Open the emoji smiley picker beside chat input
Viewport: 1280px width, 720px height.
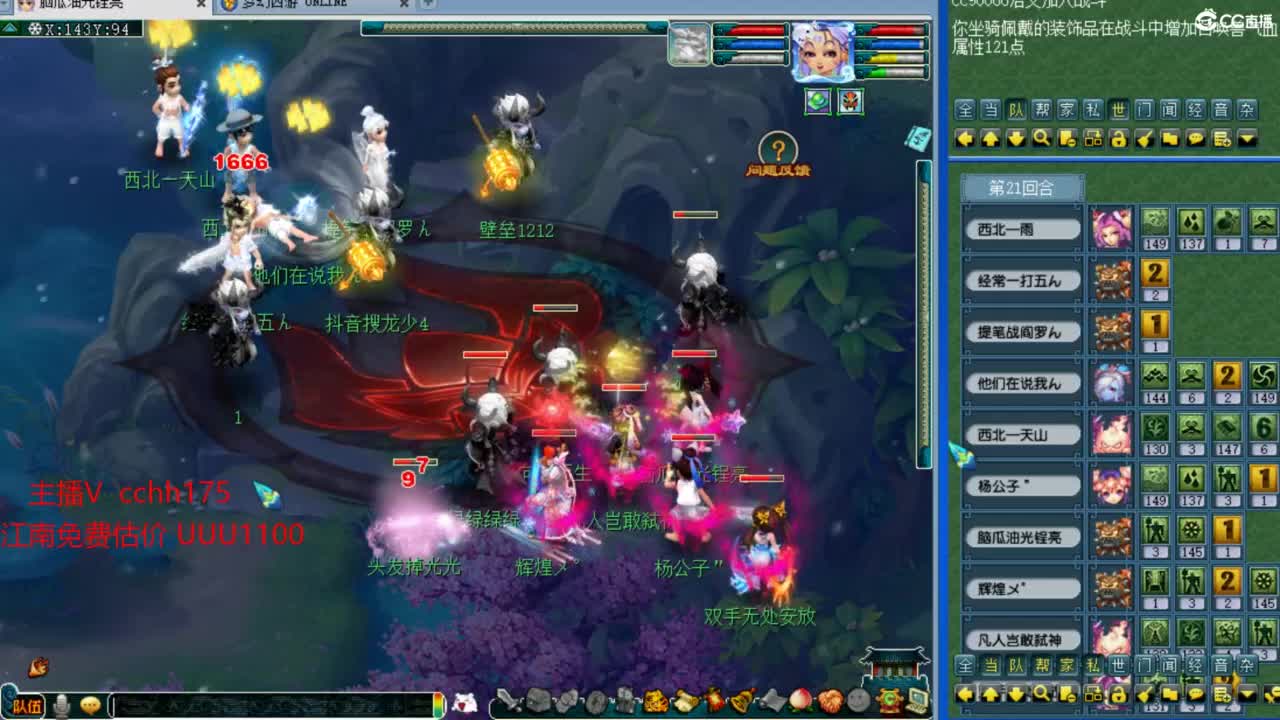click(90, 703)
